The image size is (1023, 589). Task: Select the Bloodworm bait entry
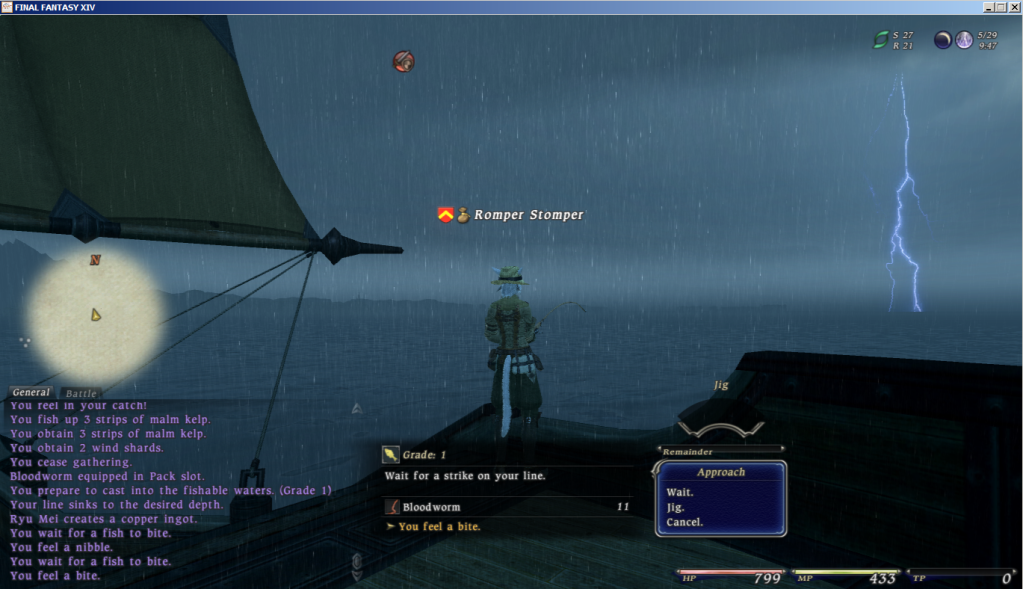431,507
